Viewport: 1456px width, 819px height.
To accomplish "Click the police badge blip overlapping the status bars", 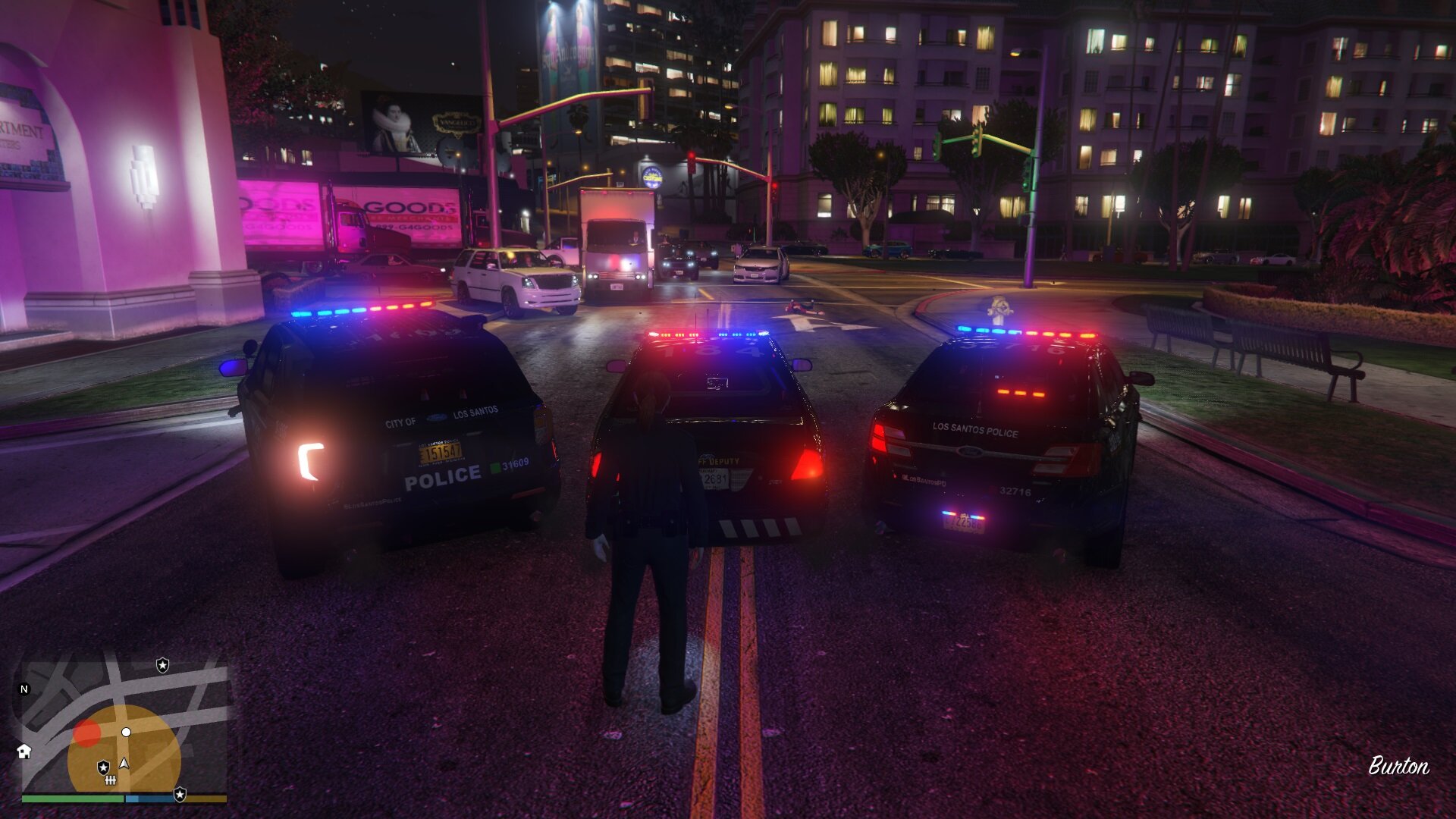I will [180, 794].
